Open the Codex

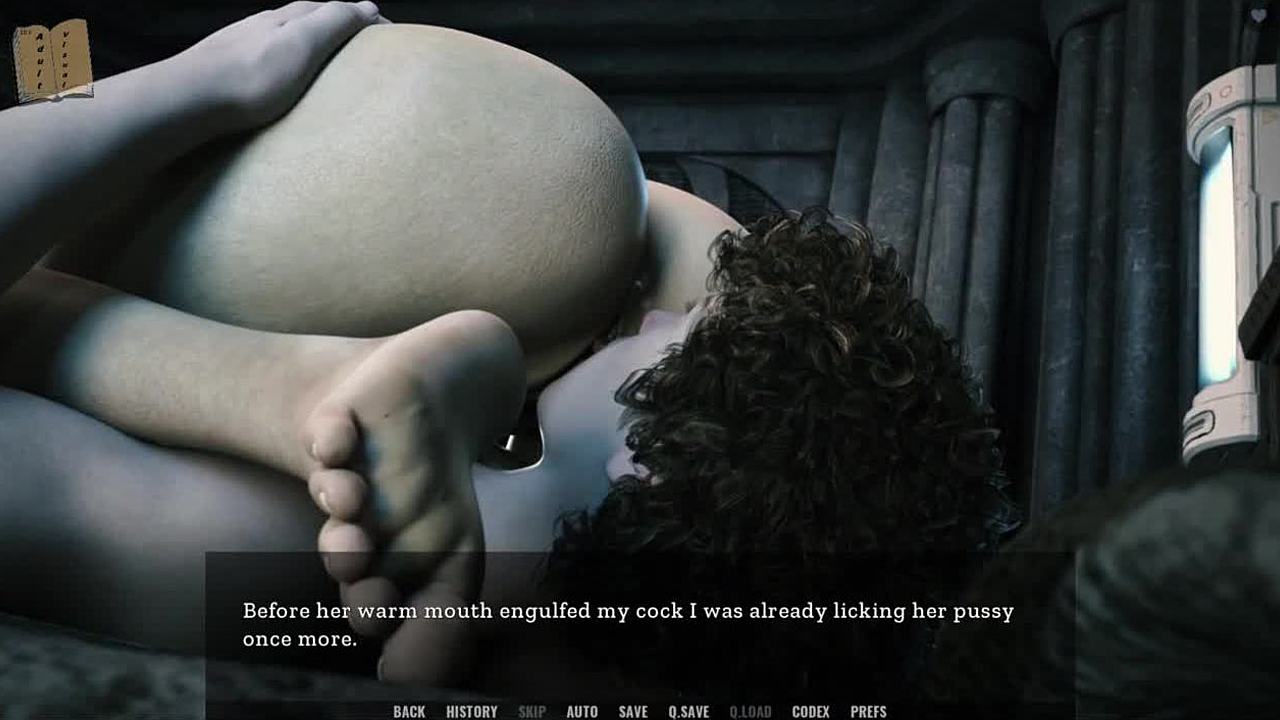coord(810,711)
